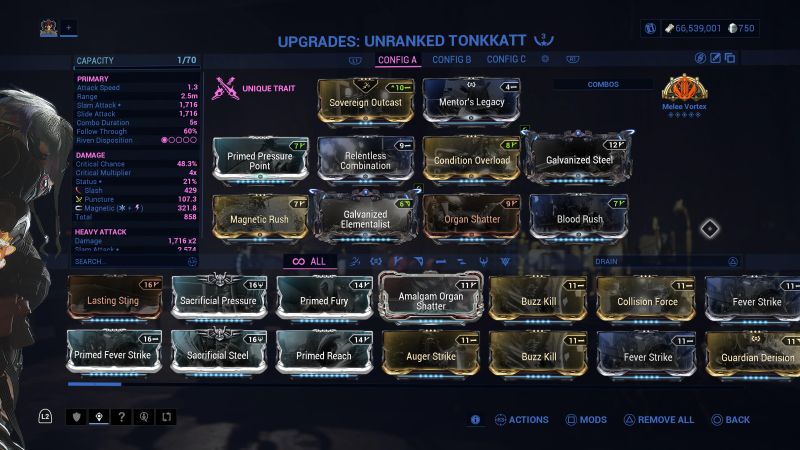Image resolution: width=800 pixels, height=450 pixels.
Task: Choose the Primed Reach mod card
Action: point(324,356)
